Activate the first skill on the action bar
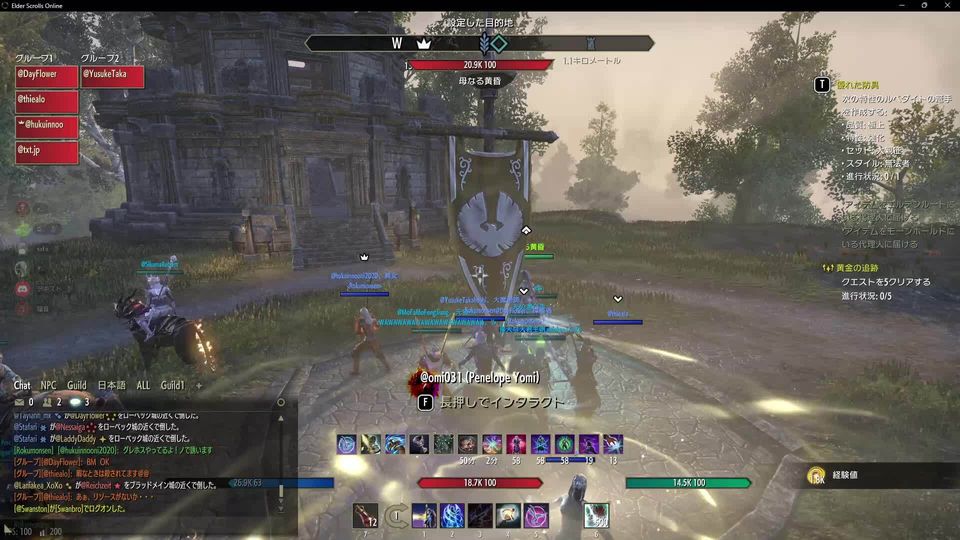This screenshot has height=540, width=960. pos(423,515)
